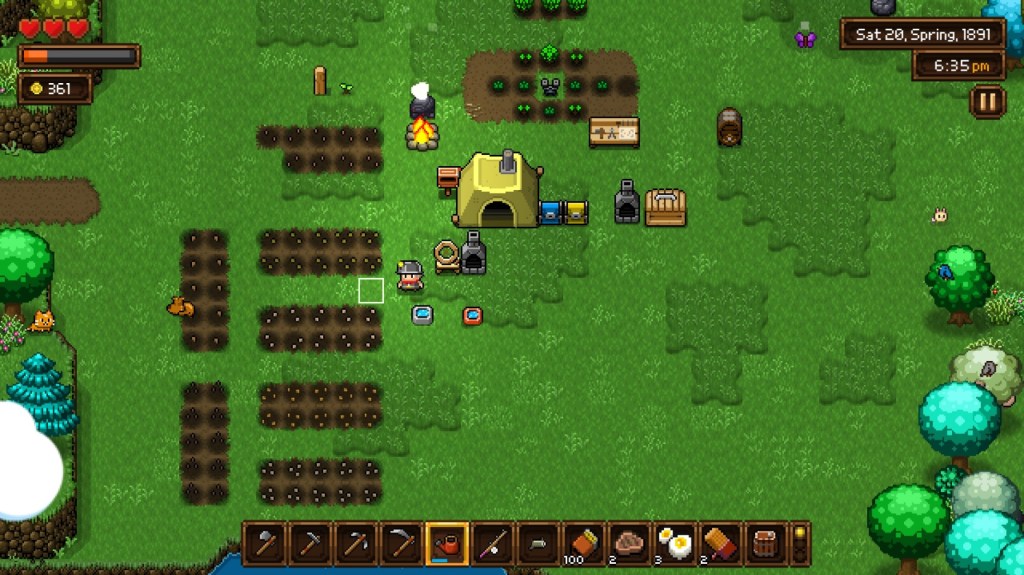
Task: Pick the raw meat hotbar slot
Action: (630, 543)
